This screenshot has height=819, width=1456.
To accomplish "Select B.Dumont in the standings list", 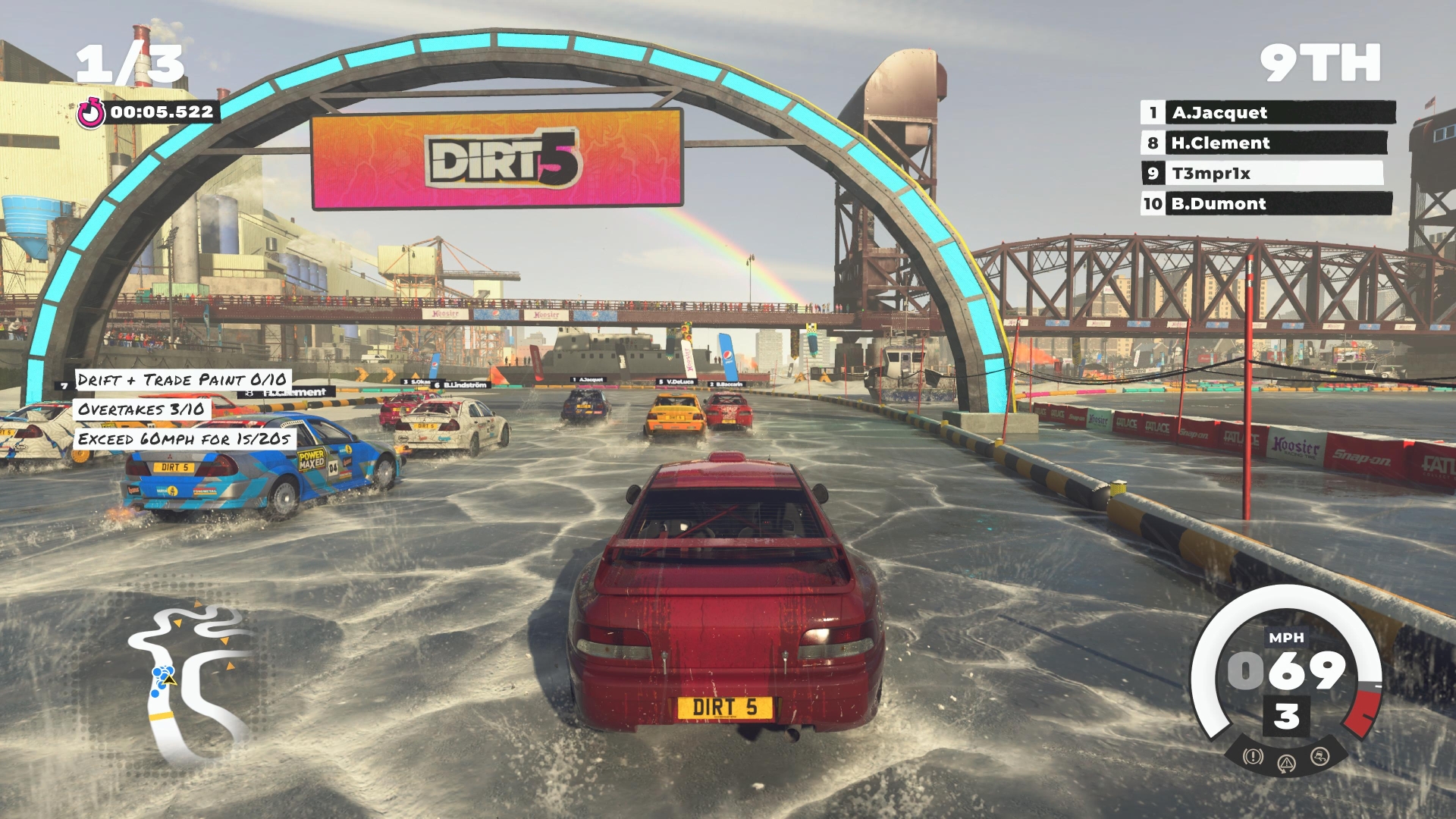I will (1266, 204).
